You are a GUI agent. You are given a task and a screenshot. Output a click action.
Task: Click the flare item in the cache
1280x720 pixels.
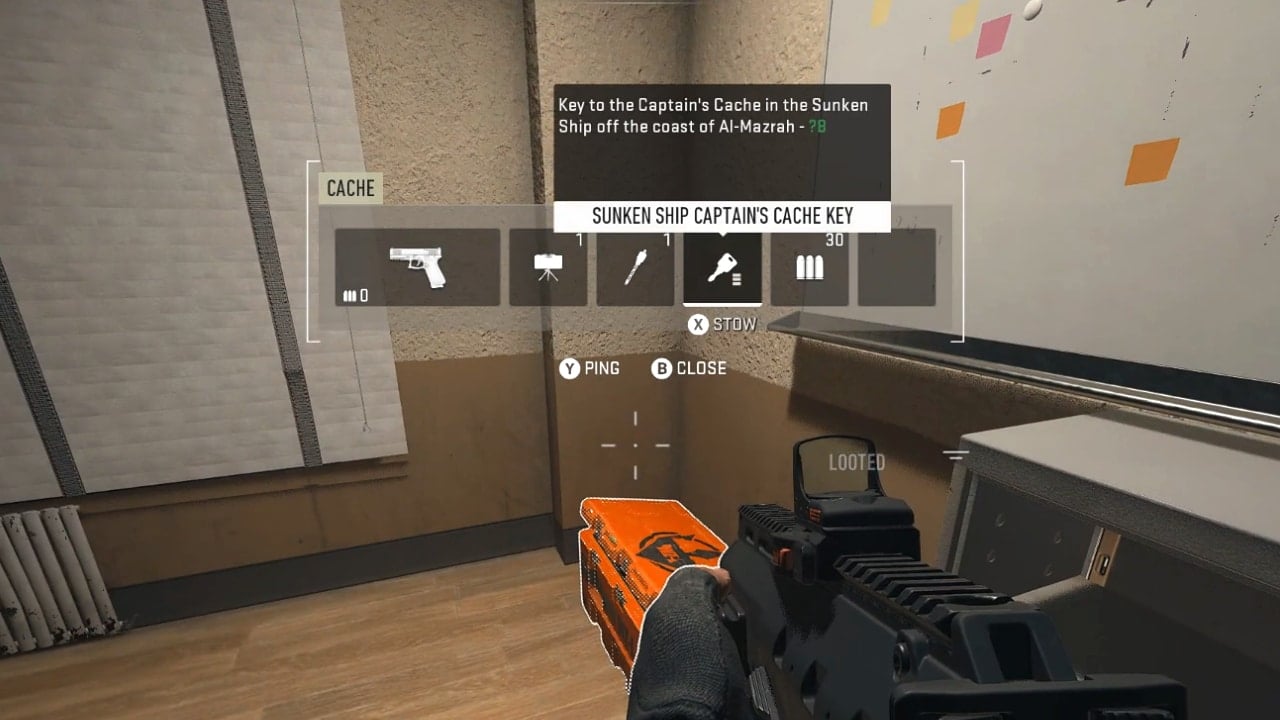coord(635,267)
